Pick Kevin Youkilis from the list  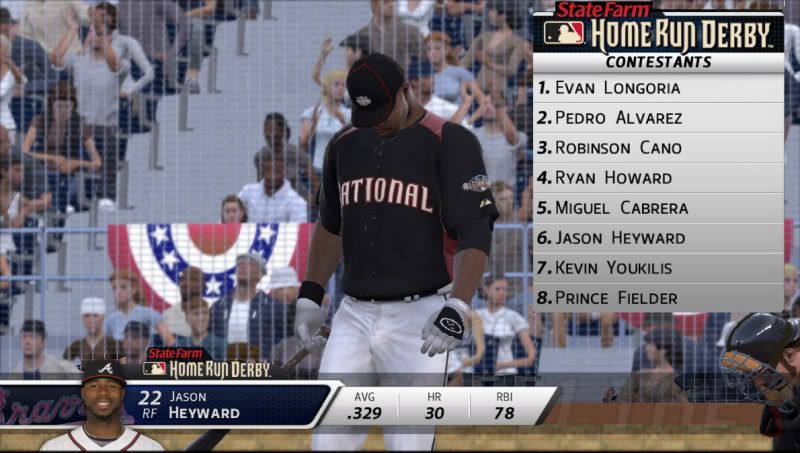click(656, 268)
